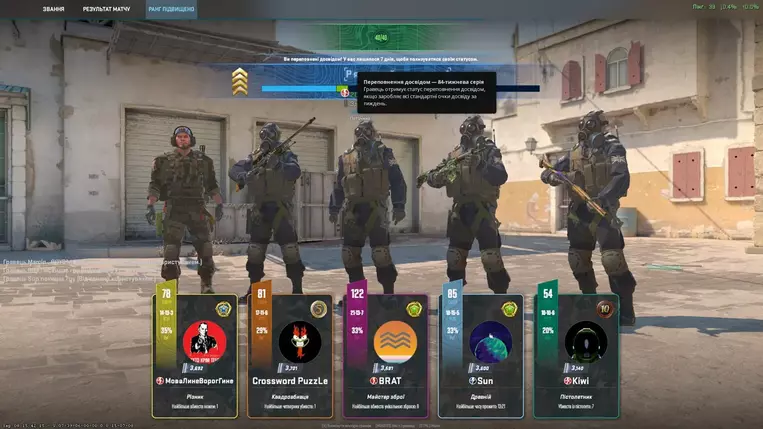View Crossword PuzzLe's red mask avatar
The height and width of the screenshot is (429, 763).
pyautogui.click(x=299, y=341)
